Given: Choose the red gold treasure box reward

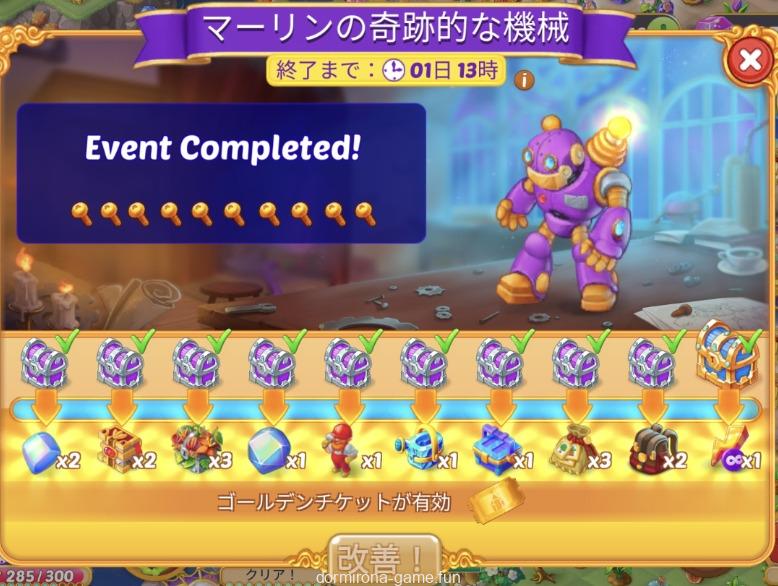Looking at the screenshot, I should tap(116, 451).
